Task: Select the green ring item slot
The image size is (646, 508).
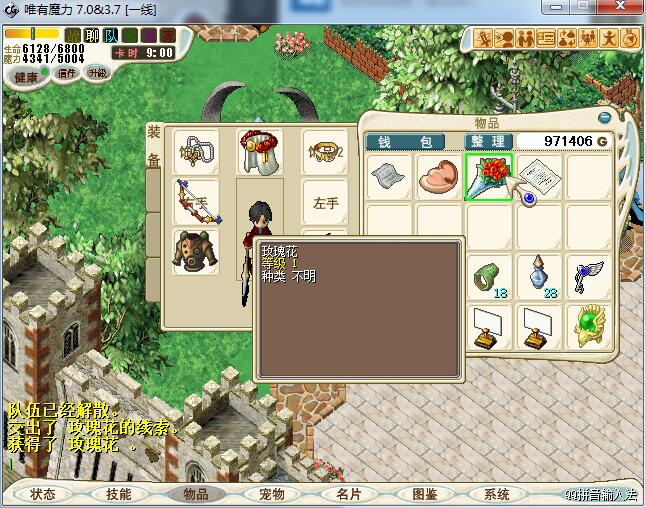Action: click(489, 276)
